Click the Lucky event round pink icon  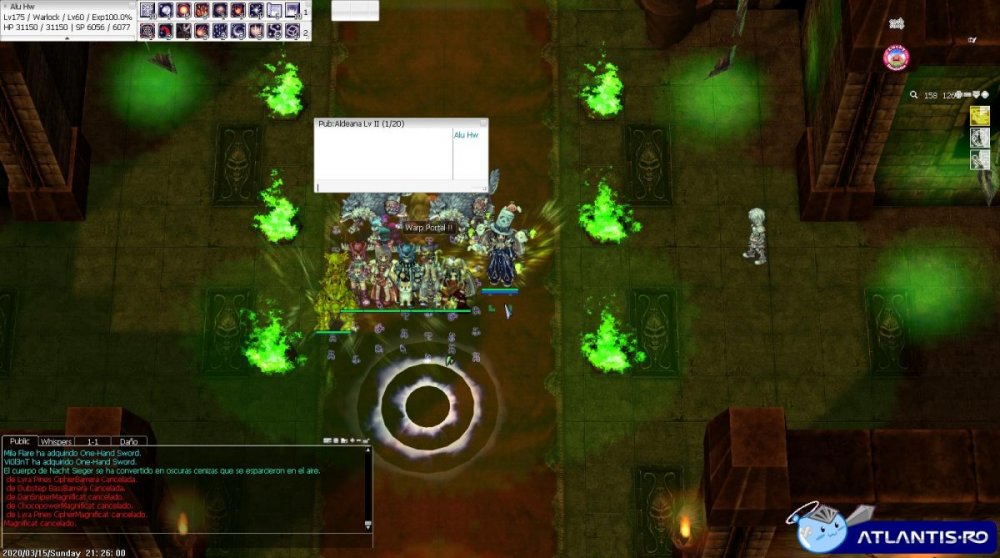(896, 58)
